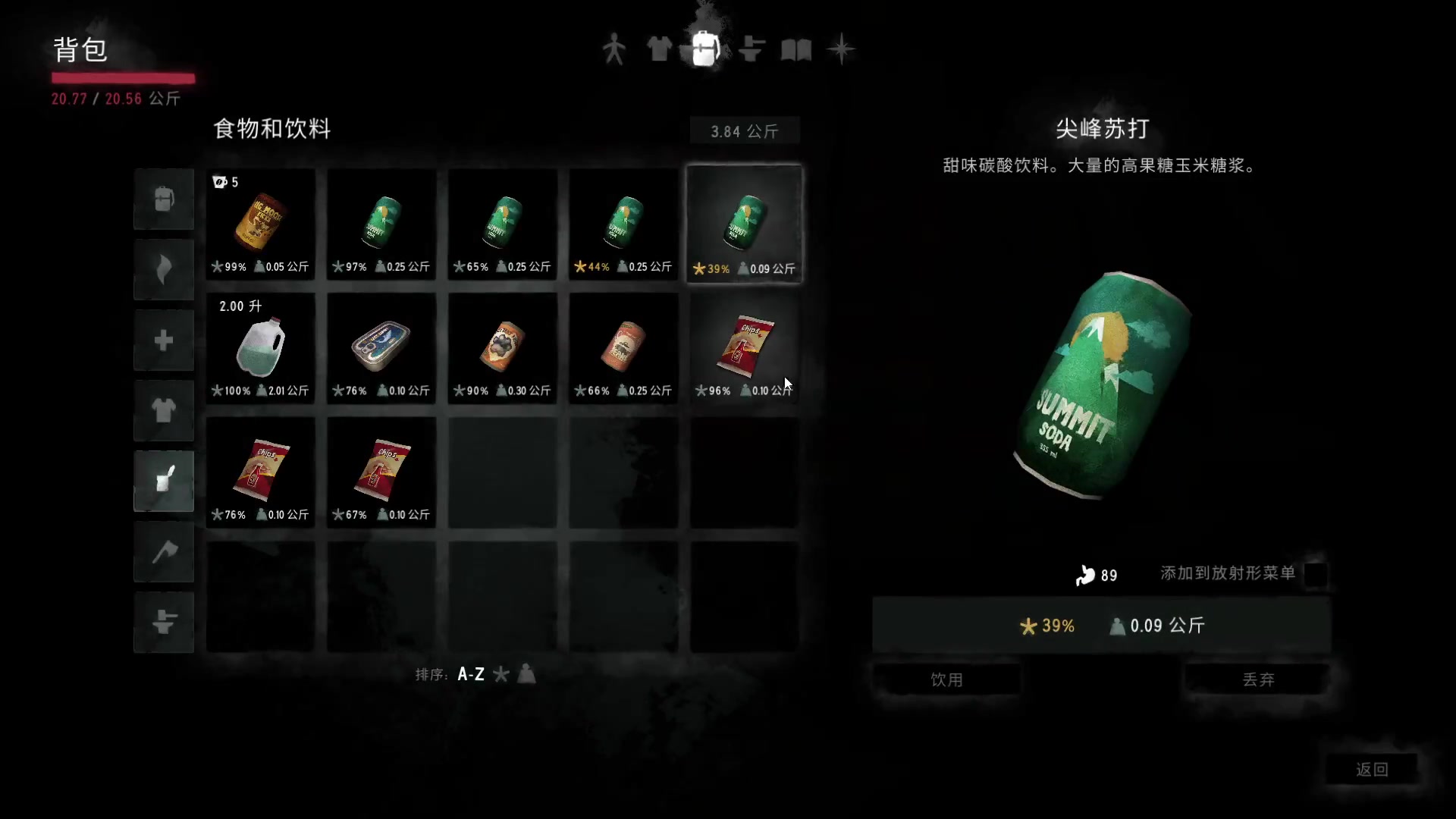Select the materials category at sidebar bottom
This screenshot has width=1456, height=819.
[x=164, y=622]
